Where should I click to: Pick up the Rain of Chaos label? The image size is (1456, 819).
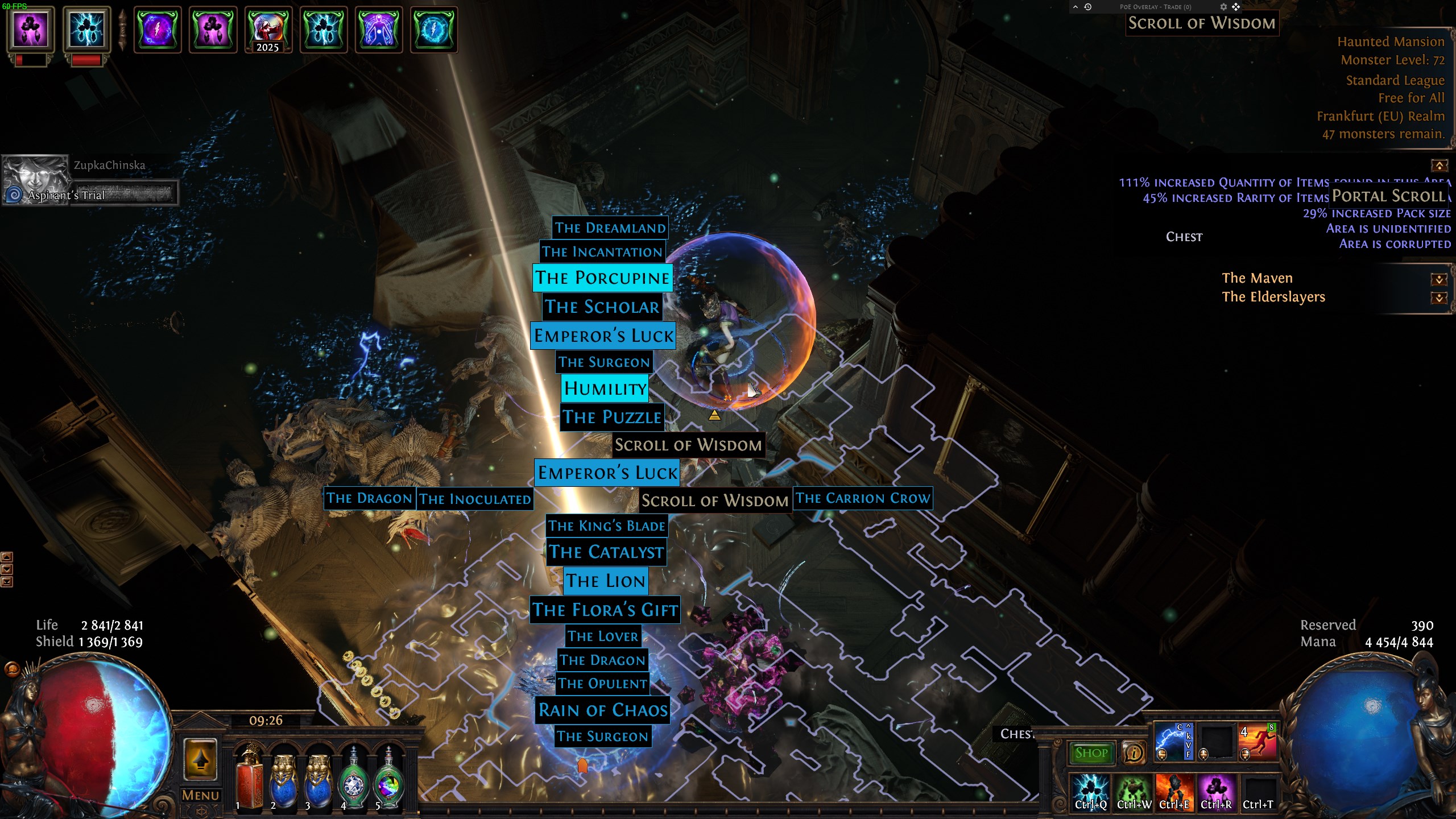[603, 710]
